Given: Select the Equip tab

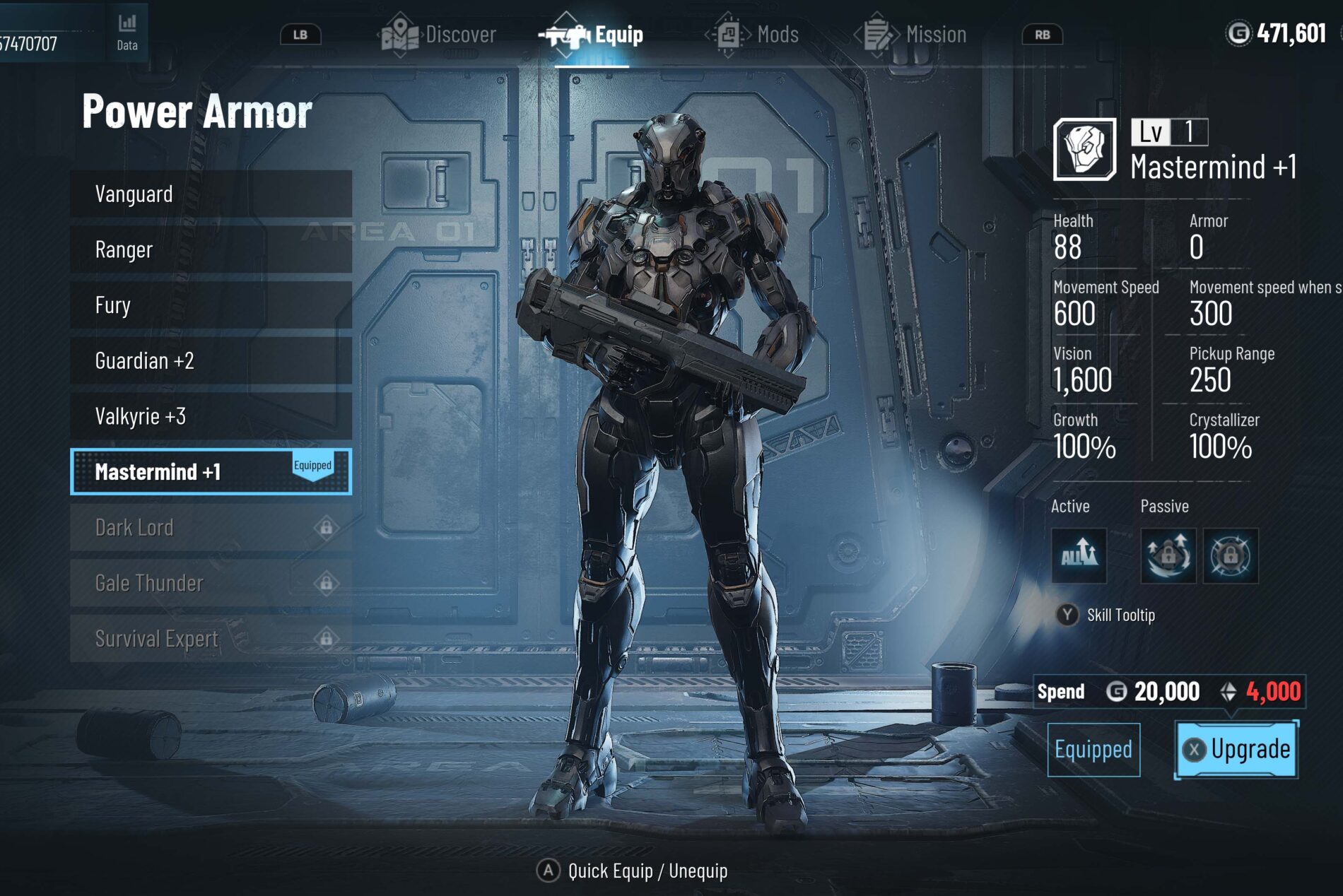Looking at the screenshot, I should click(593, 35).
